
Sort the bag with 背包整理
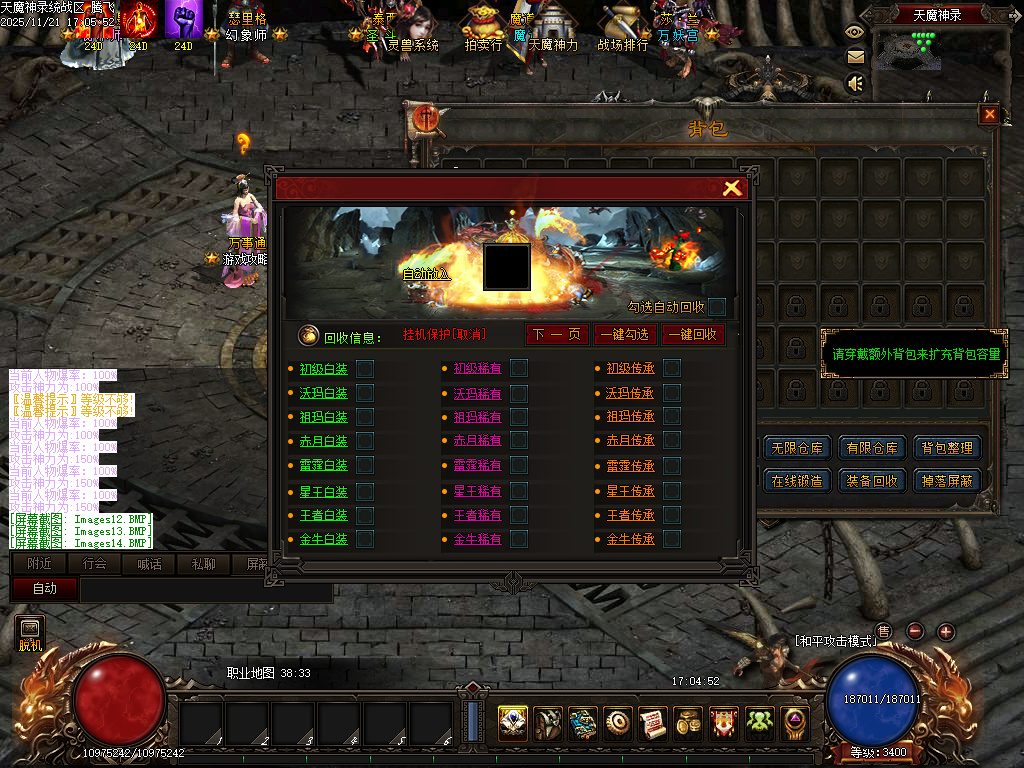(x=946, y=448)
